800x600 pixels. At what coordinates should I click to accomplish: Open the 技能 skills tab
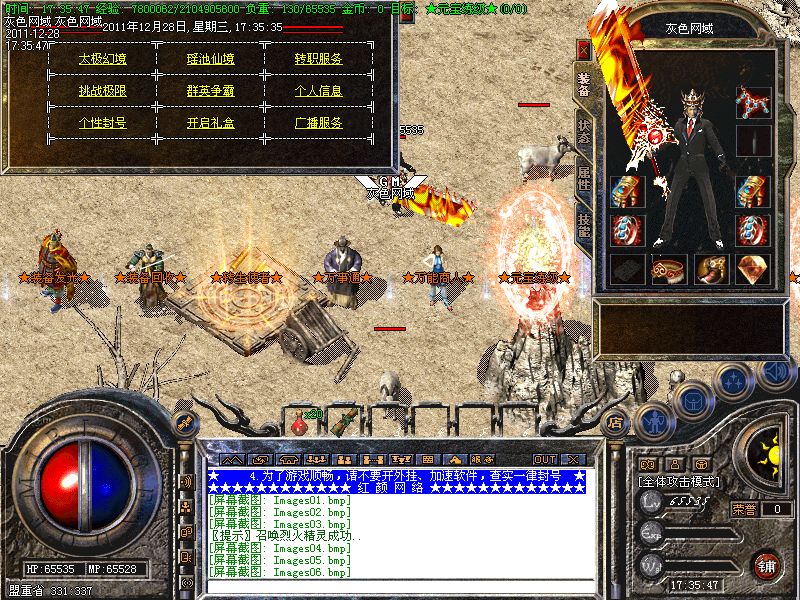click(x=584, y=227)
